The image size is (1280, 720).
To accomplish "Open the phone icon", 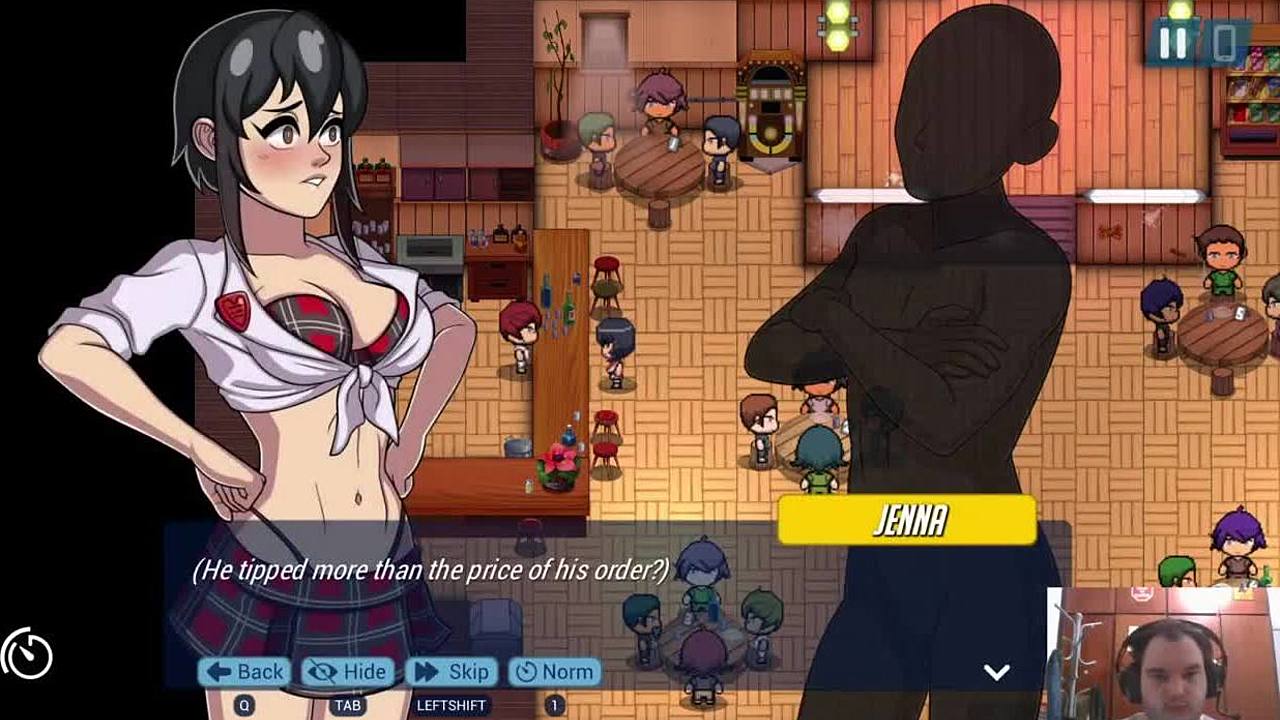I will pyautogui.click(x=1223, y=43).
